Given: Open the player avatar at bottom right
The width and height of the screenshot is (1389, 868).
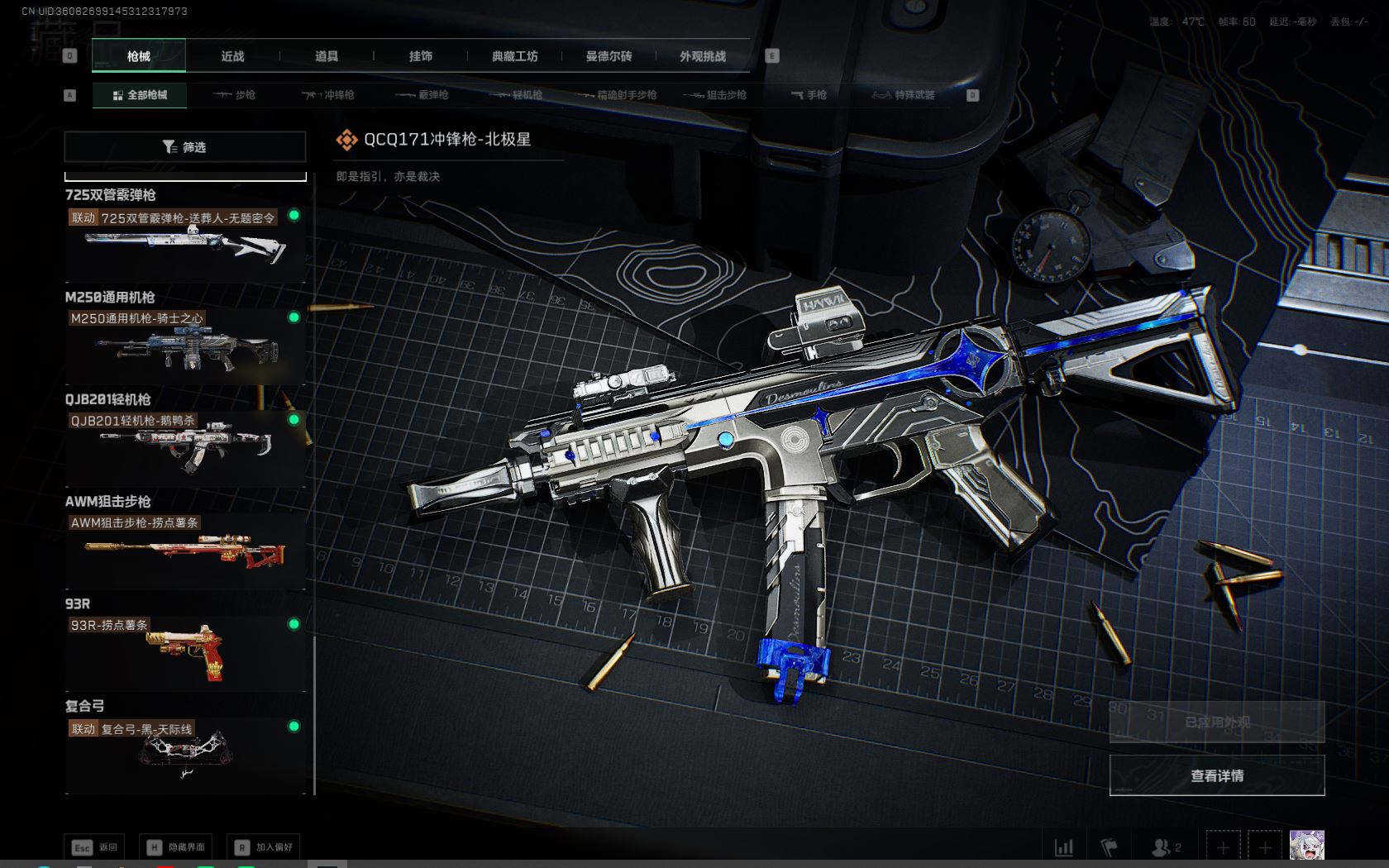Looking at the screenshot, I should click(1306, 846).
